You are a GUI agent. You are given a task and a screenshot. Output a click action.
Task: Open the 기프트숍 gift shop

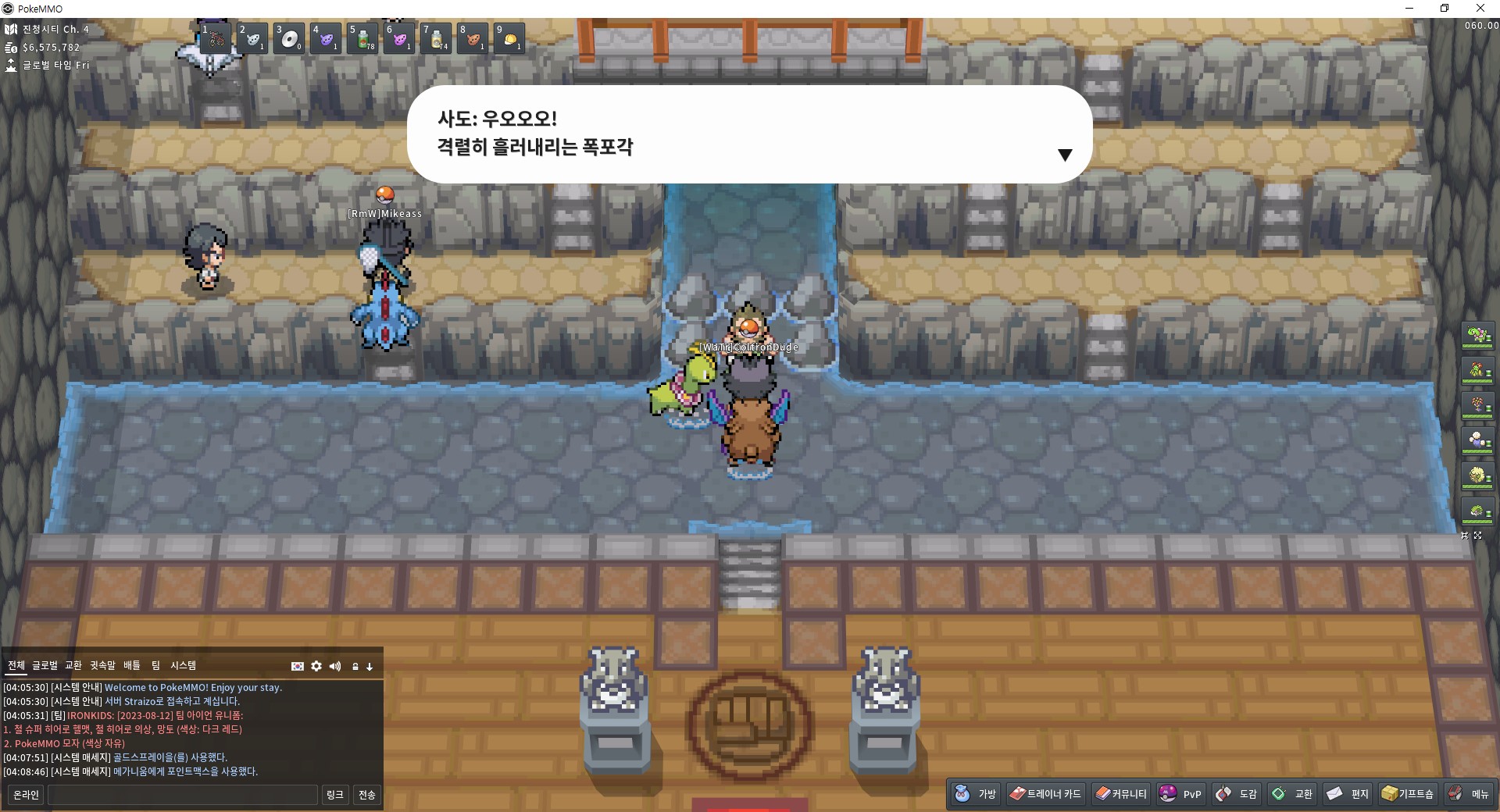[1408, 794]
